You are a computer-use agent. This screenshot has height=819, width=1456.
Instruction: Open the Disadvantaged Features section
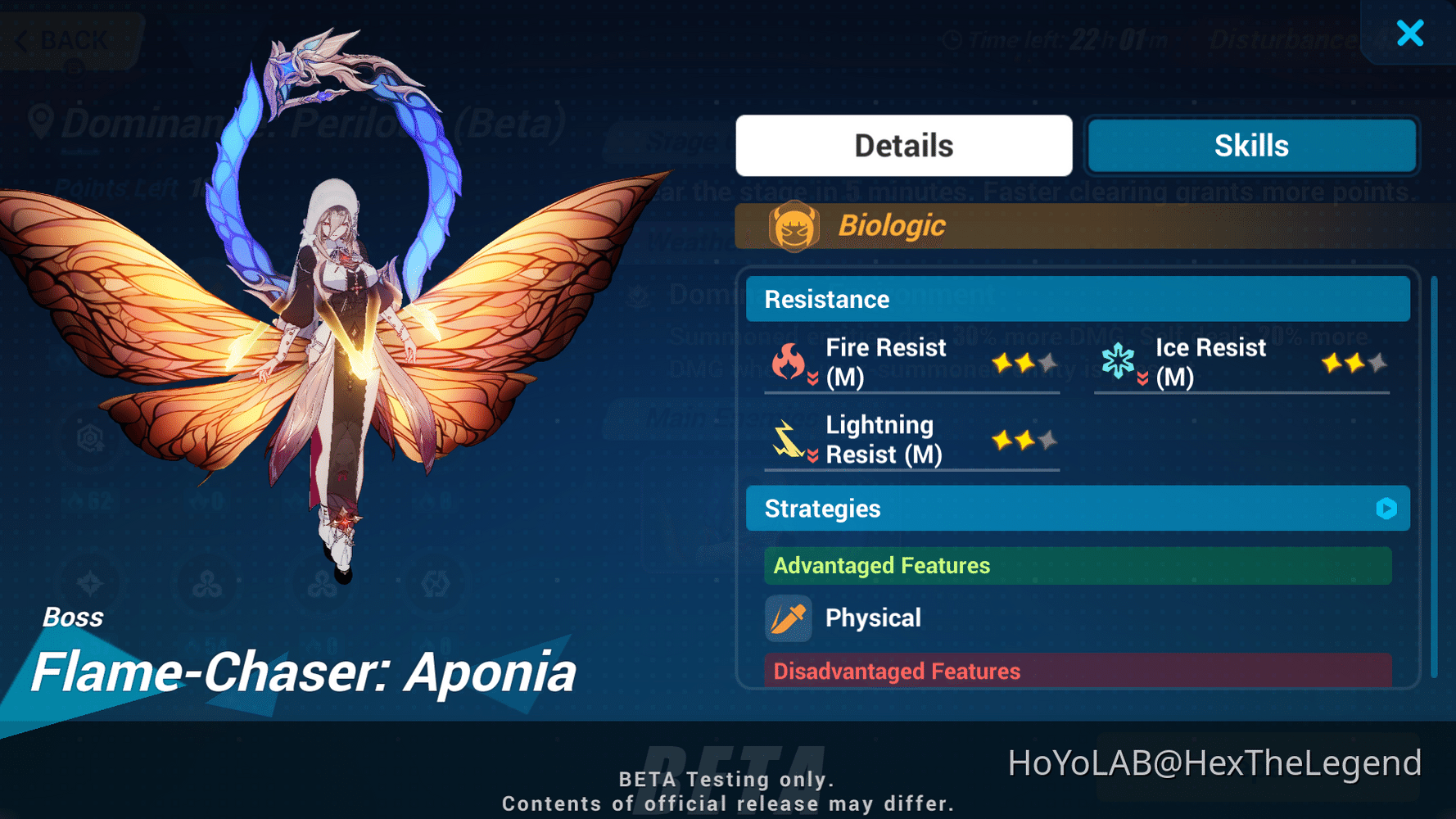tap(1078, 671)
